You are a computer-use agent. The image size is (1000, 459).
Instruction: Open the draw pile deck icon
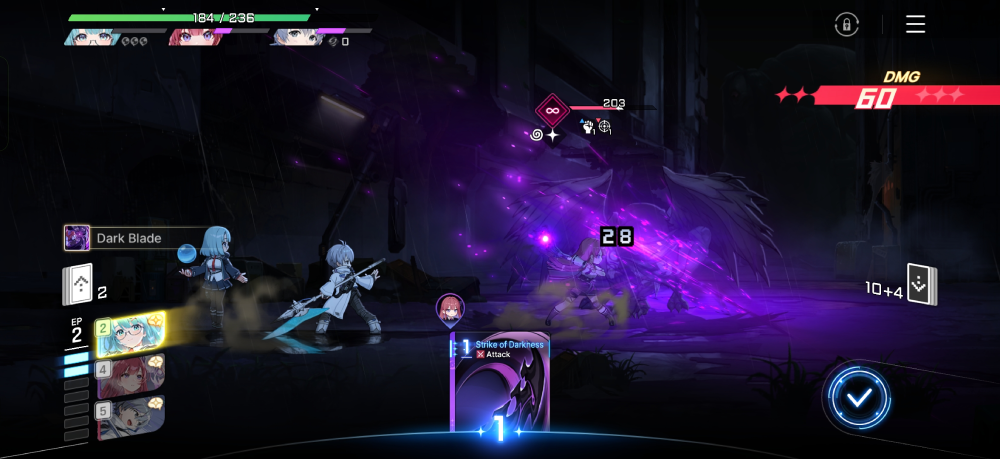[78, 285]
